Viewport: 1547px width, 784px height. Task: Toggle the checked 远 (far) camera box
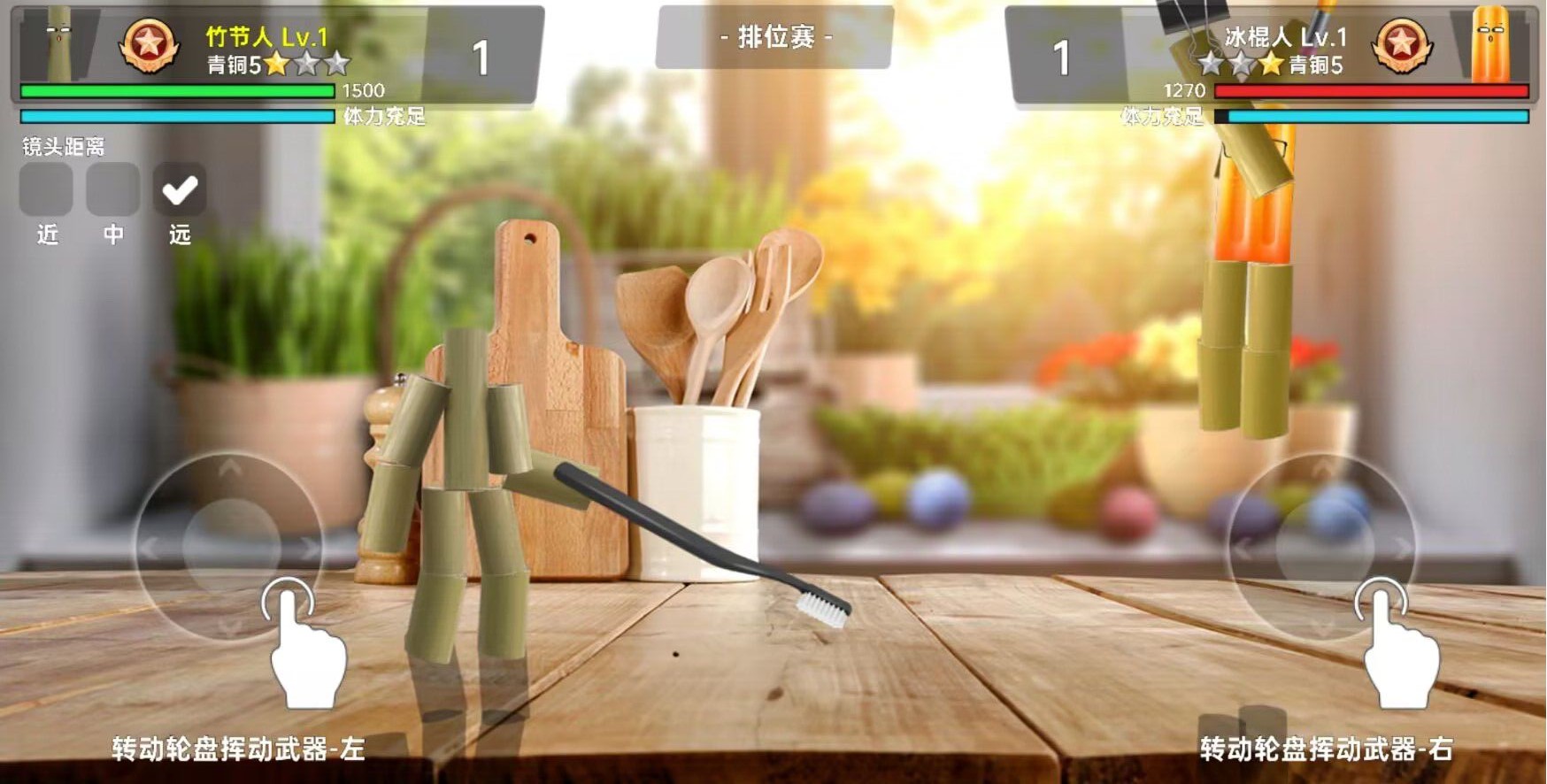180,189
